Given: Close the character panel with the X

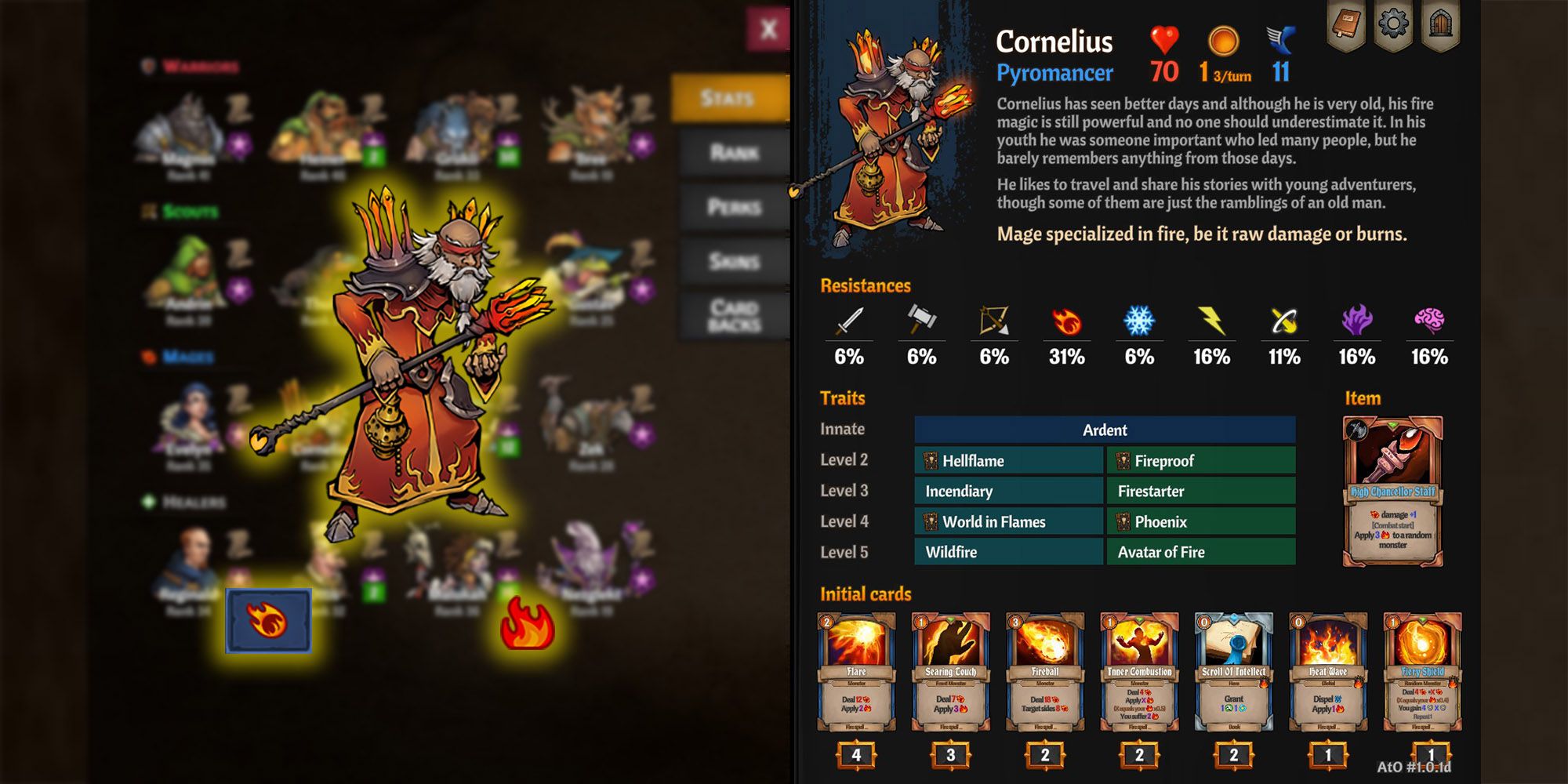Looking at the screenshot, I should [x=768, y=30].
